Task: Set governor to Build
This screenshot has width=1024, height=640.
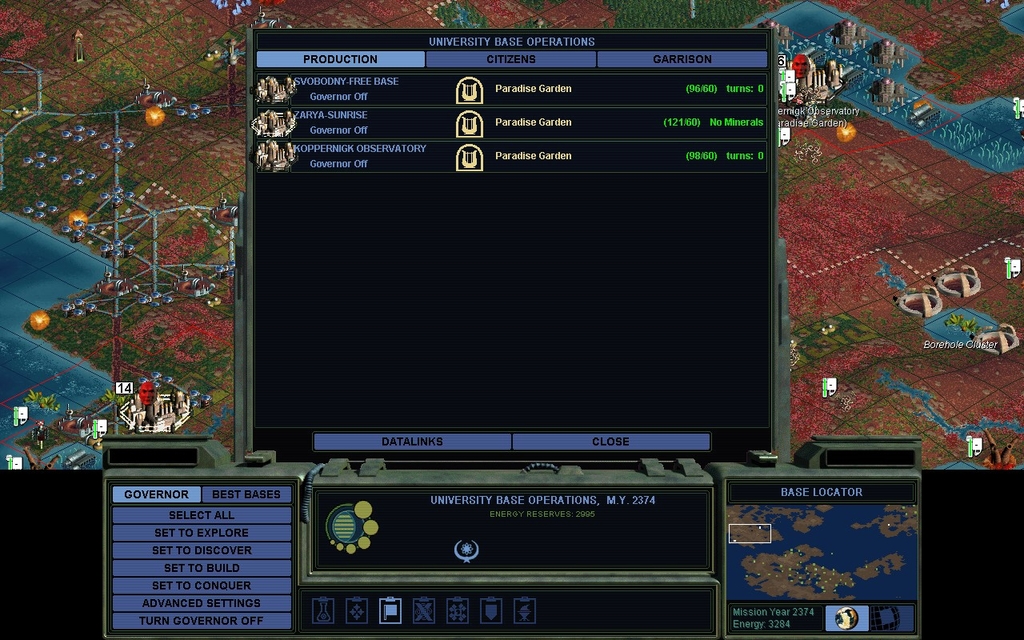Action: 201,568
